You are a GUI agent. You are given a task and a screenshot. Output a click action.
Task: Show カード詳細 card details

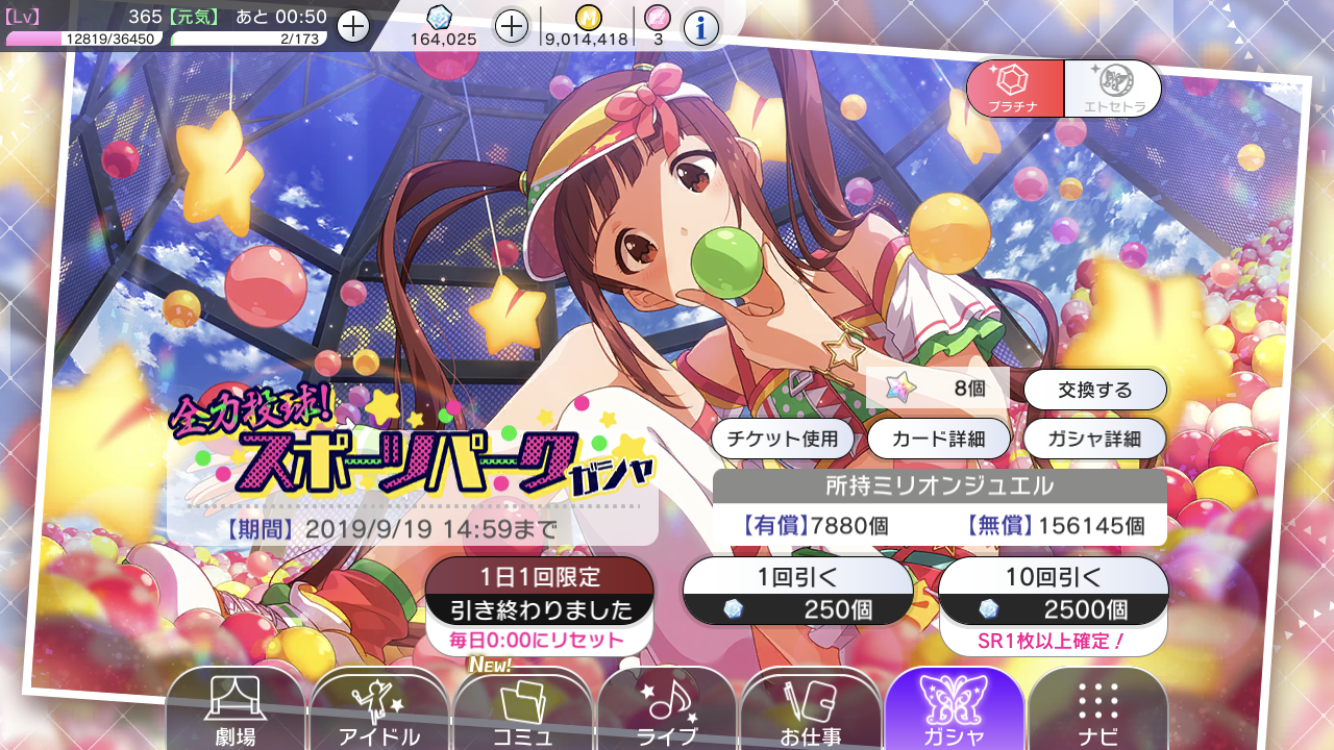[x=939, y=438]
